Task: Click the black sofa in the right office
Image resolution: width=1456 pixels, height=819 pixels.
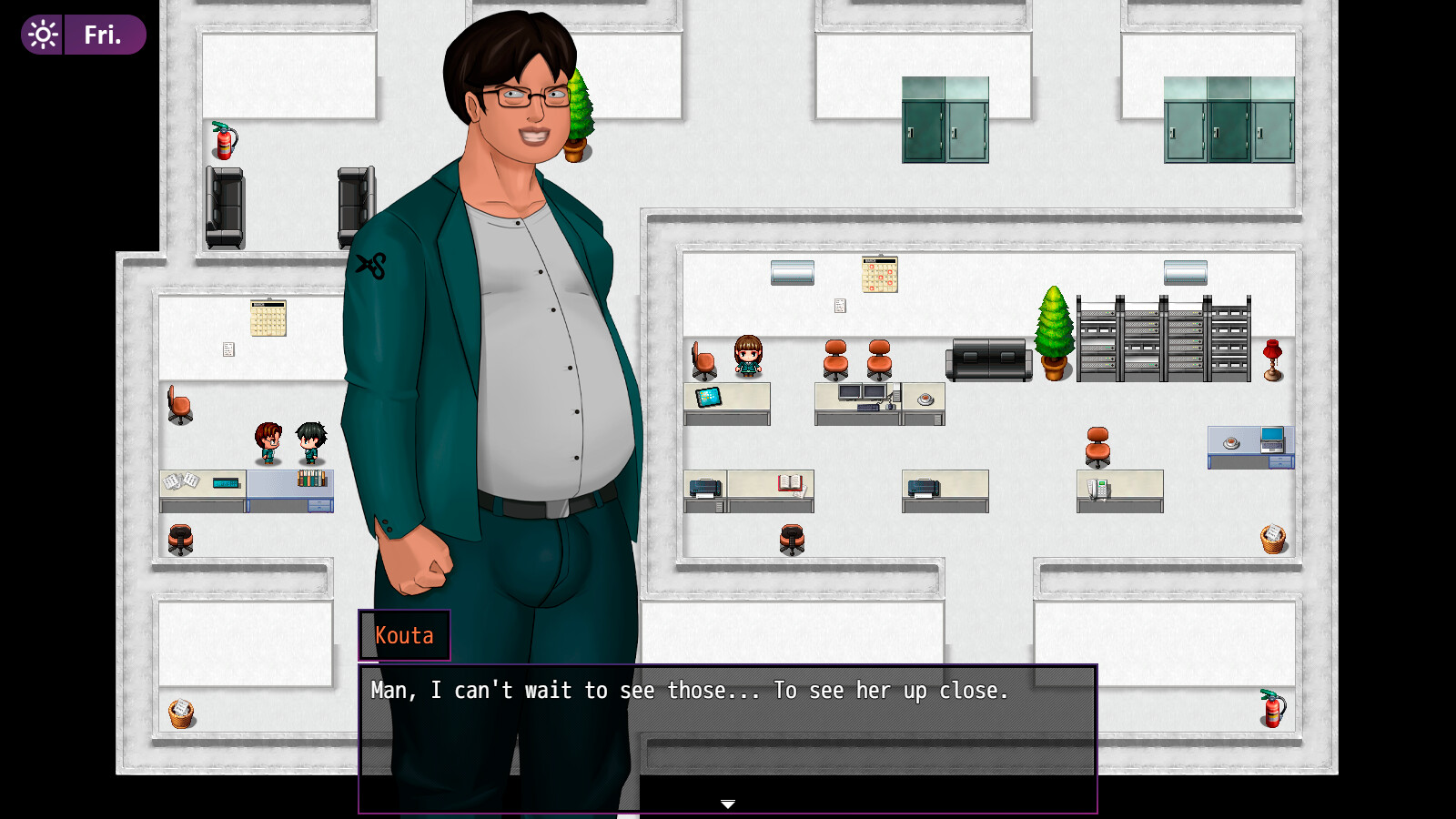Action: pos(987,359)
